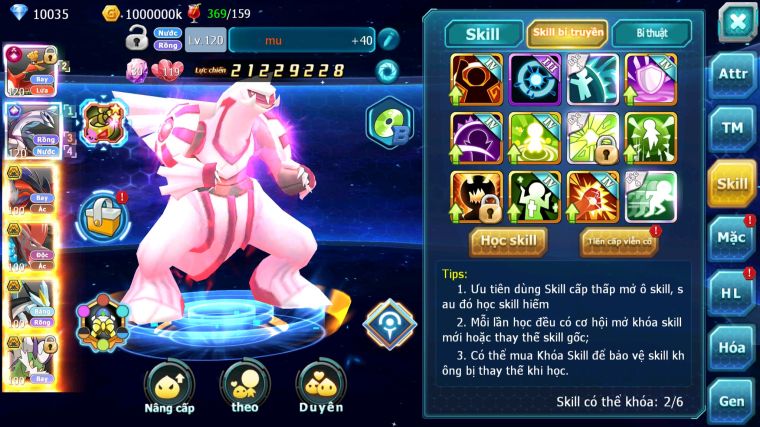
Task: Close the skill panel with the X button
Action: pyautogui.click(x=737, y=22)
